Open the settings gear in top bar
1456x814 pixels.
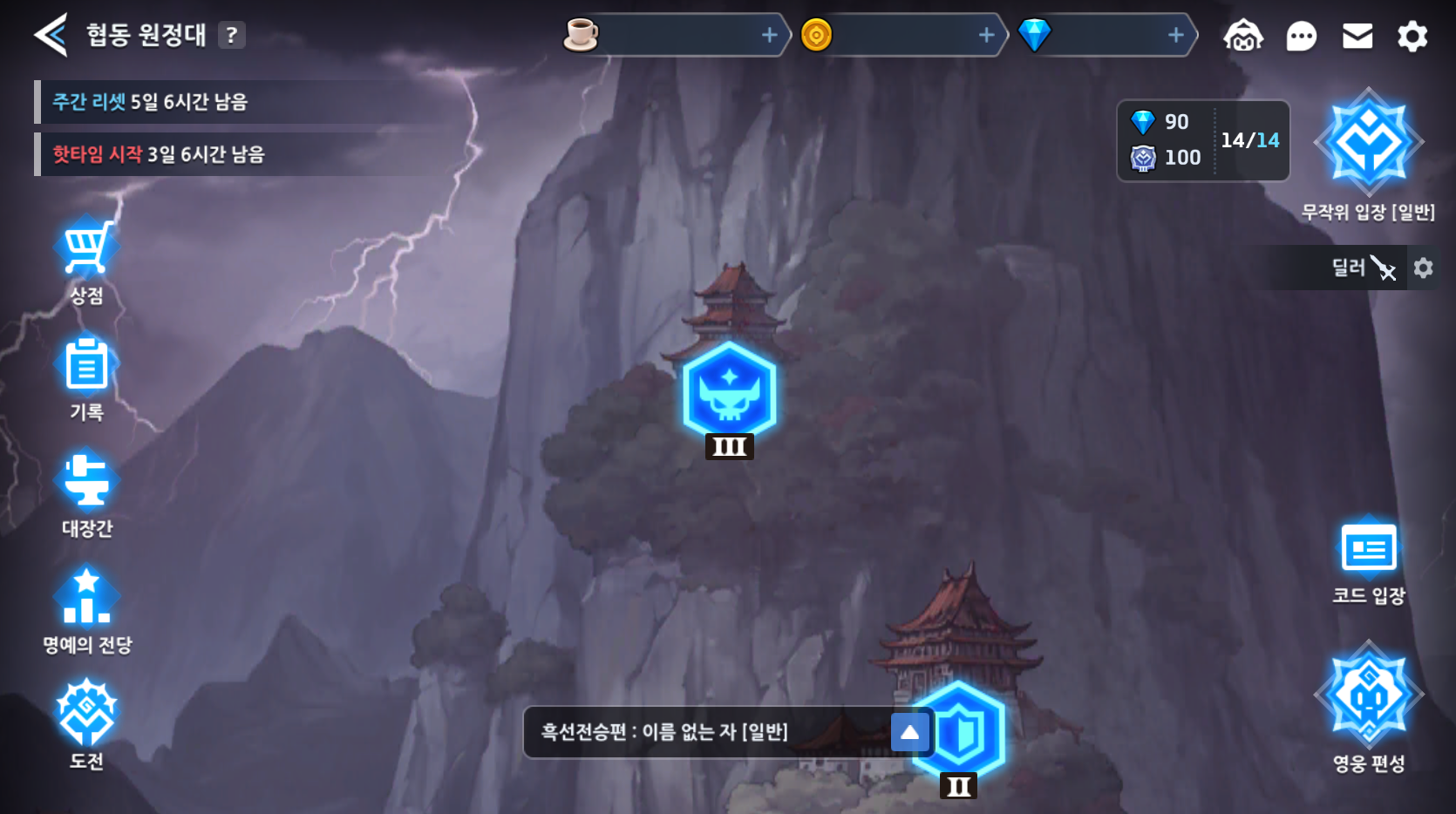coord(1412,37)
